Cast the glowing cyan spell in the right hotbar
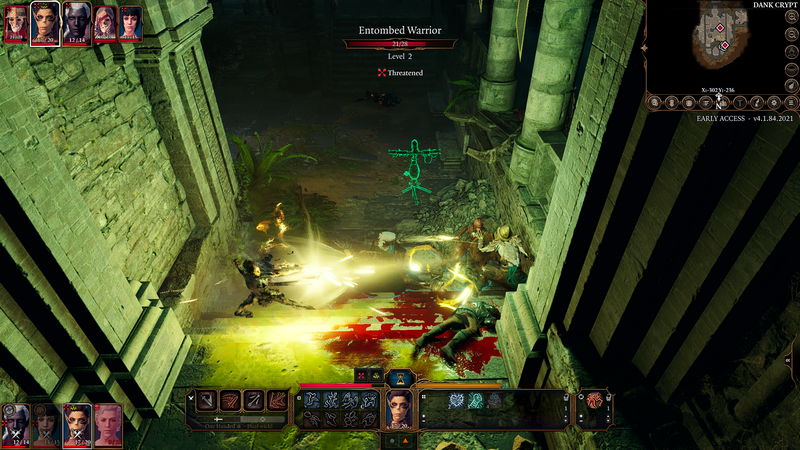The width and height of the screenshot is (800, 450). pyautogui.click(x=456, y=400)
